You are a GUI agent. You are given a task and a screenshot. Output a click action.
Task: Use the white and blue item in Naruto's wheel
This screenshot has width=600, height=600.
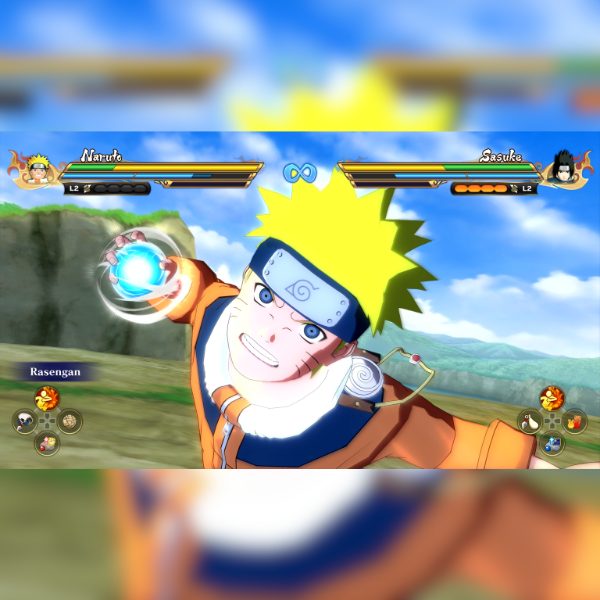[x=24, y=421]
